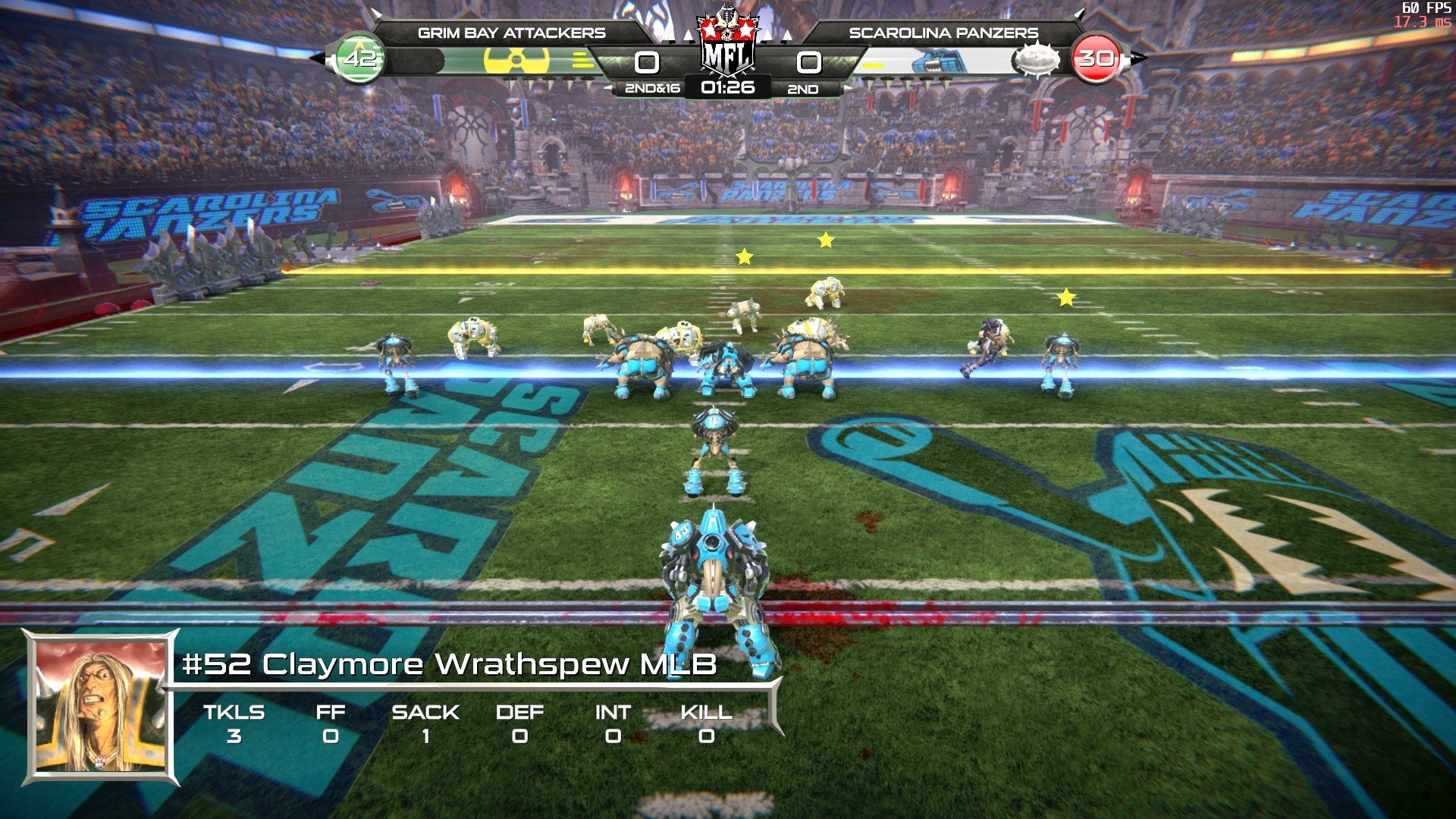Select the Grim Bay Attackers radiation logo

point(516,61)
